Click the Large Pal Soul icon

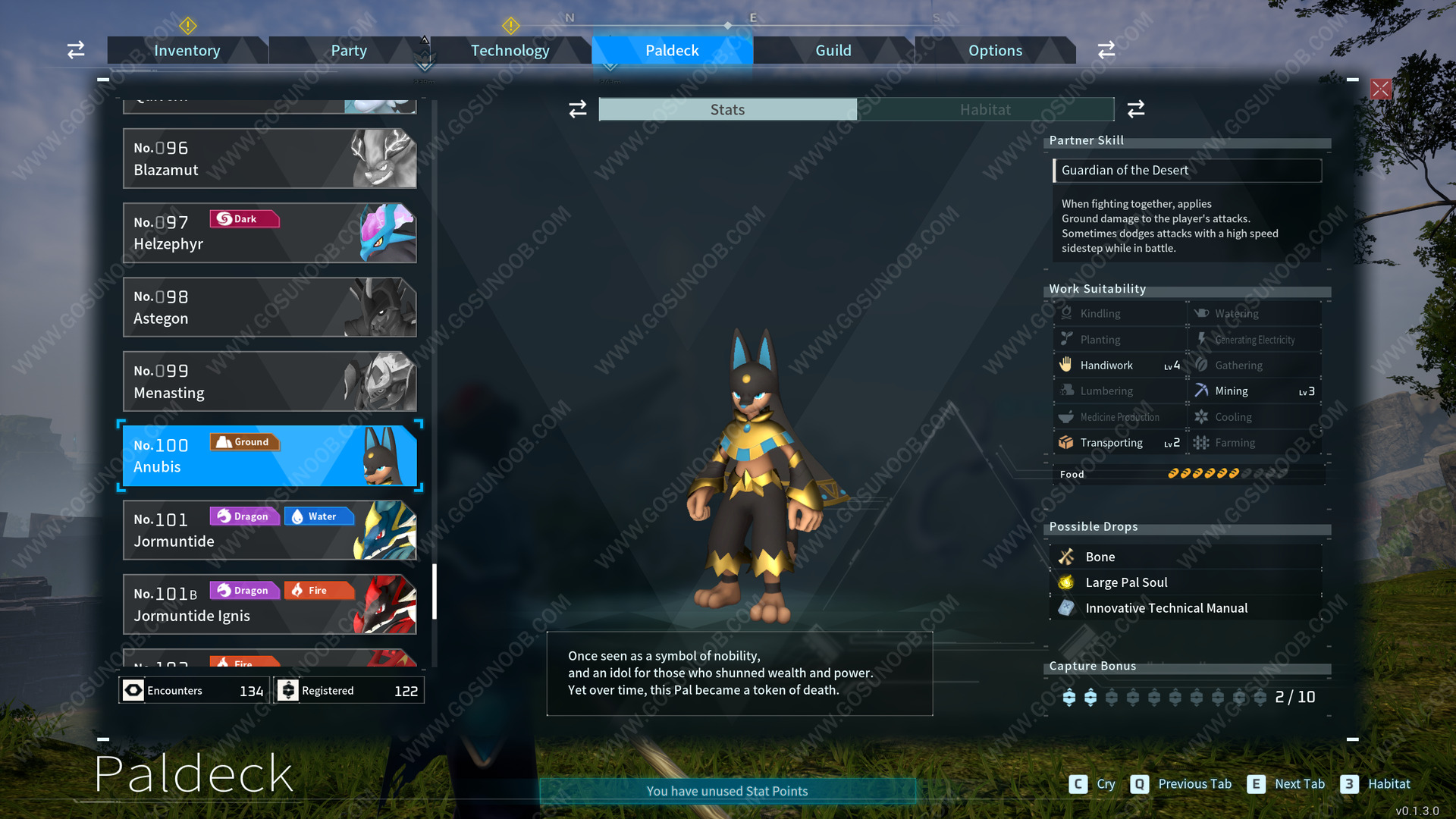(1068, 582)
